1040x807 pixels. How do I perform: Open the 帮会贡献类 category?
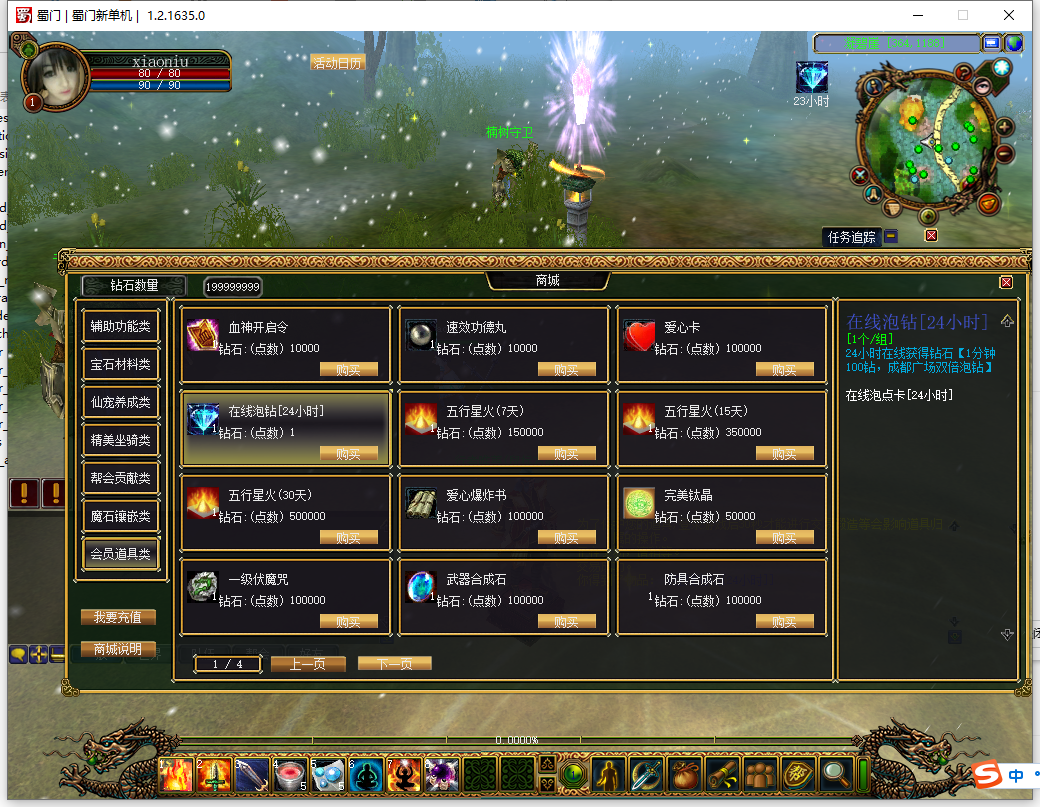click(120, 478)
